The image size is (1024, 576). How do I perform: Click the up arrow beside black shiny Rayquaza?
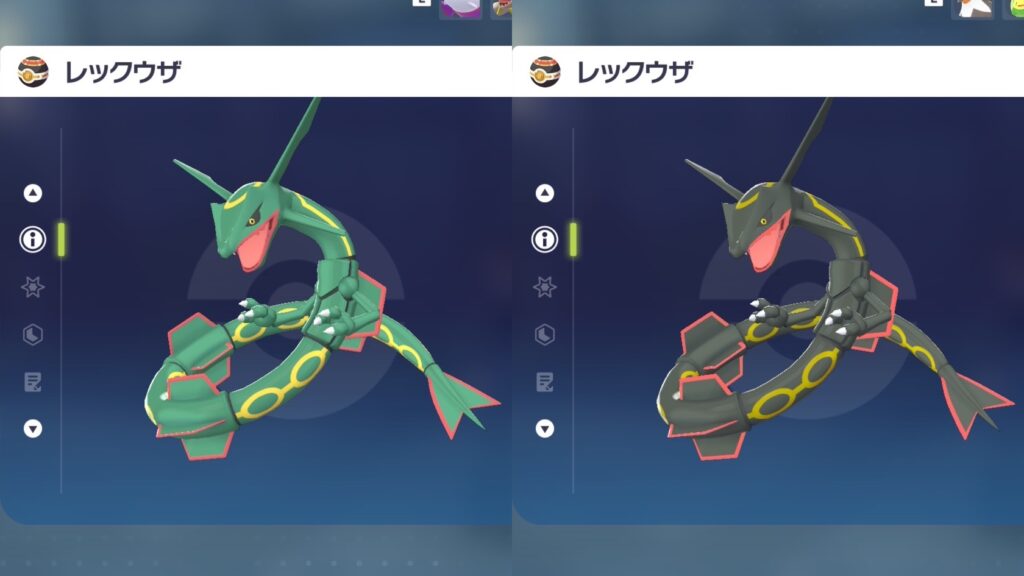(545, 193)
